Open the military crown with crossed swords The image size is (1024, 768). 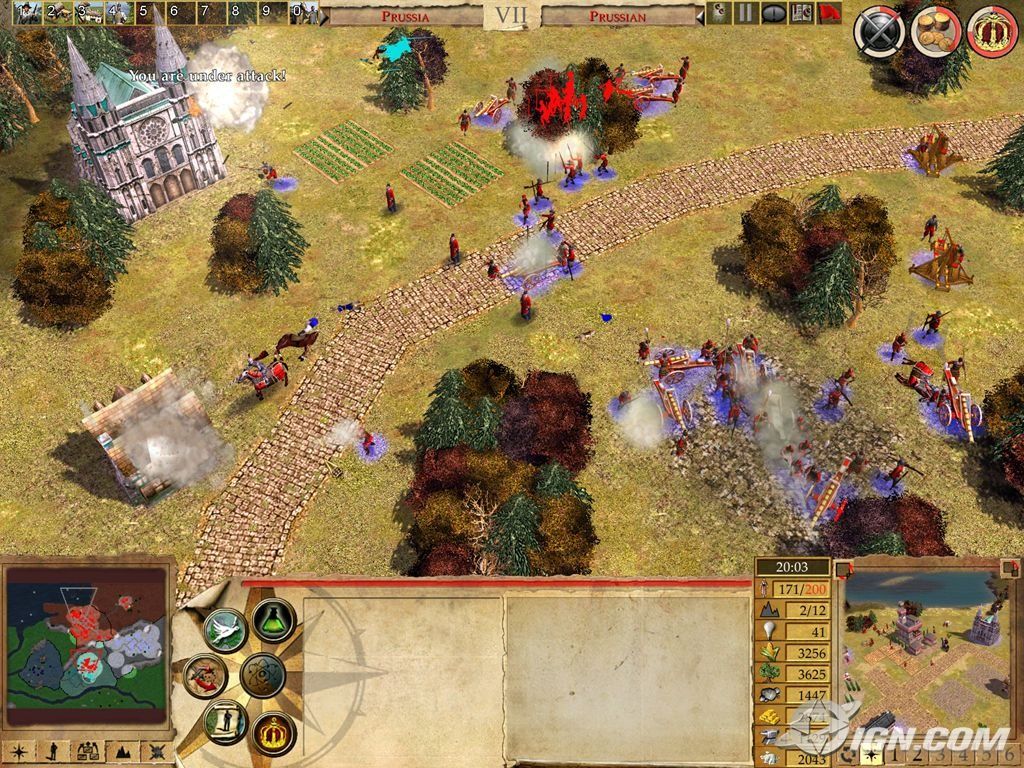coord(879,32)
